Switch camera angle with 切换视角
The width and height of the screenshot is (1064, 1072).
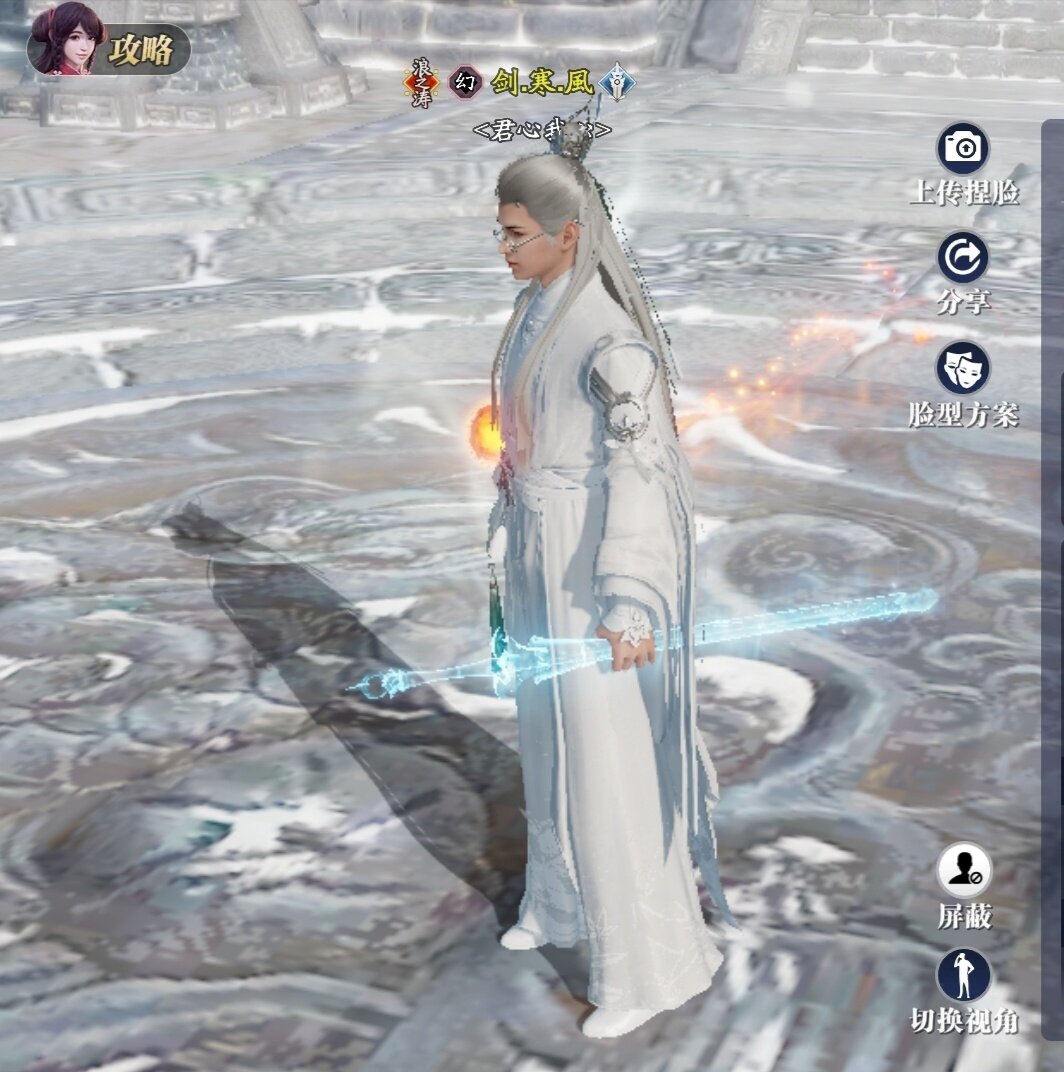pos(964,976)
